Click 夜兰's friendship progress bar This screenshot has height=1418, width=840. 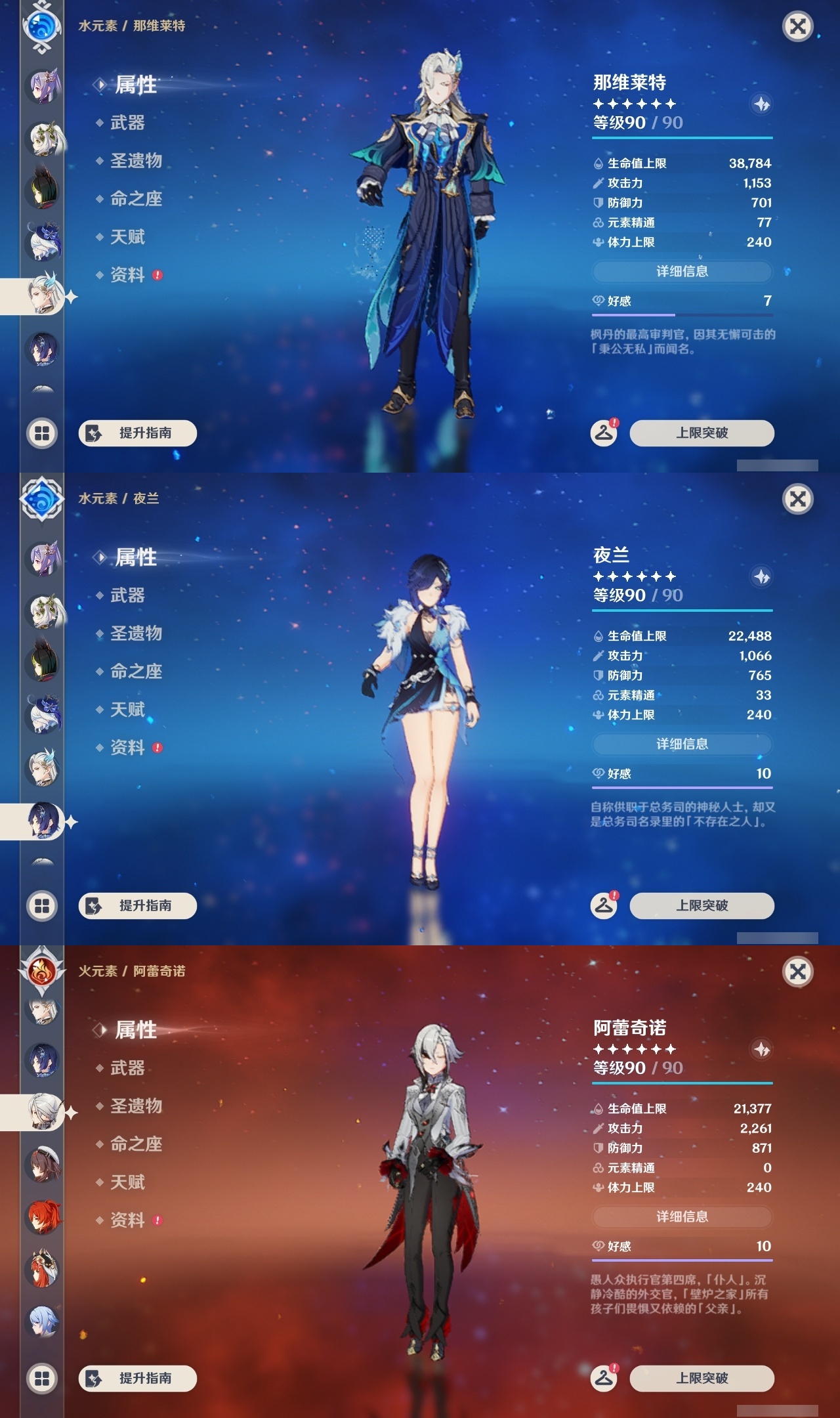click(682, 788)
